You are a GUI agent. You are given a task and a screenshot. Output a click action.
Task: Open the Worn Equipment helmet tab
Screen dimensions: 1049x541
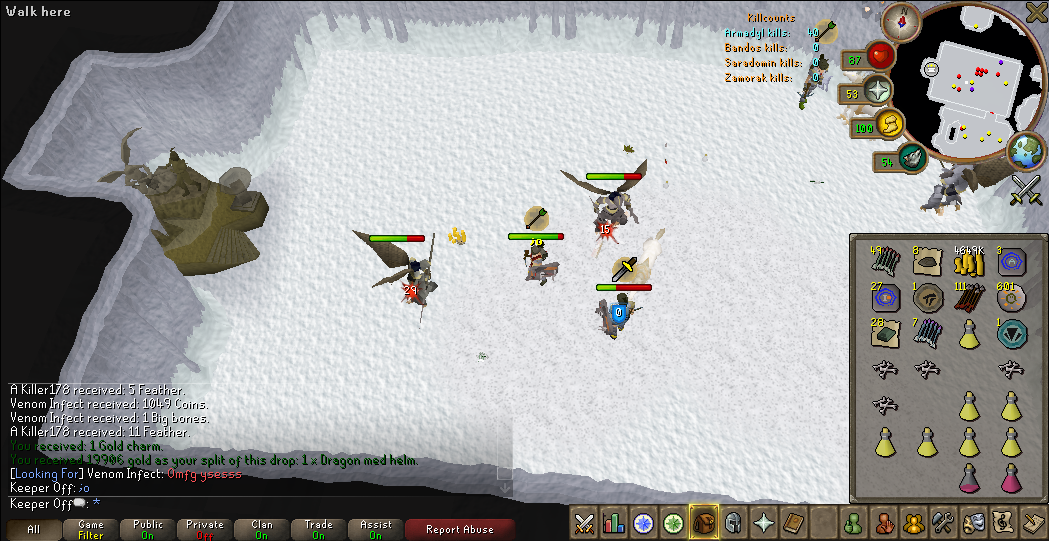coord(733,522)
